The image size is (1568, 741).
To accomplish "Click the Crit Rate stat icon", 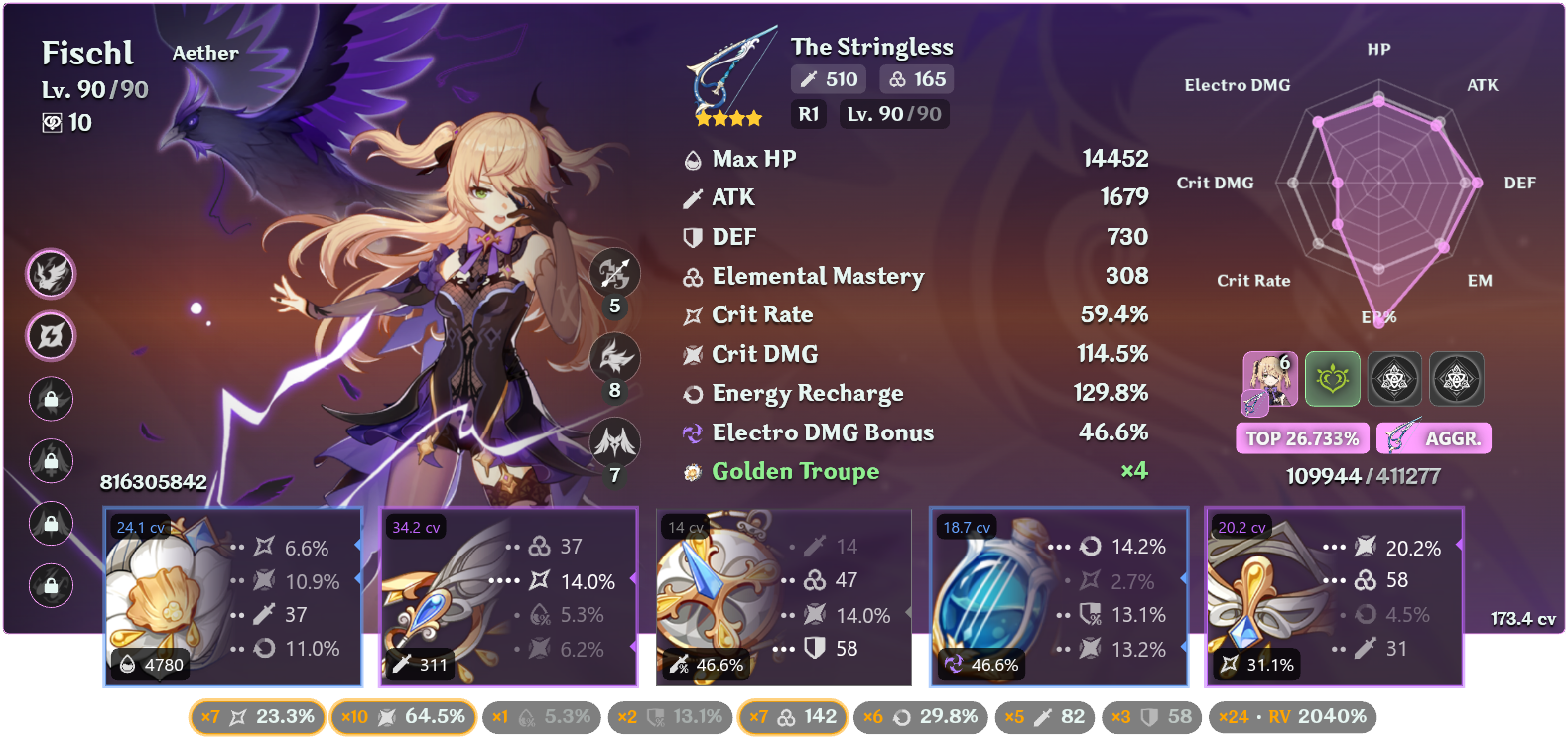I will pos(693,314).
